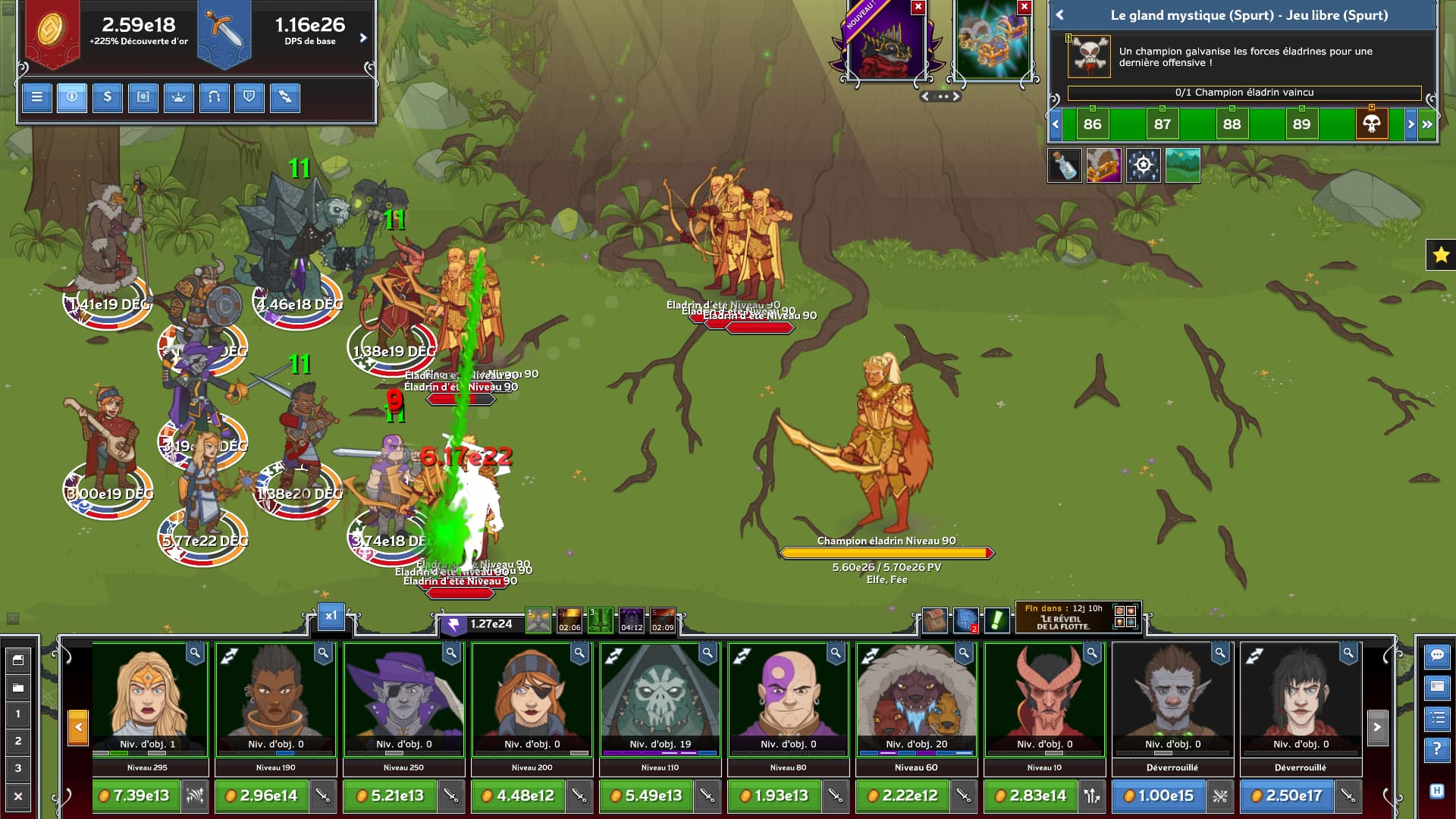Unlock the champion costing 1.00e15 gold

[1159, 795]
